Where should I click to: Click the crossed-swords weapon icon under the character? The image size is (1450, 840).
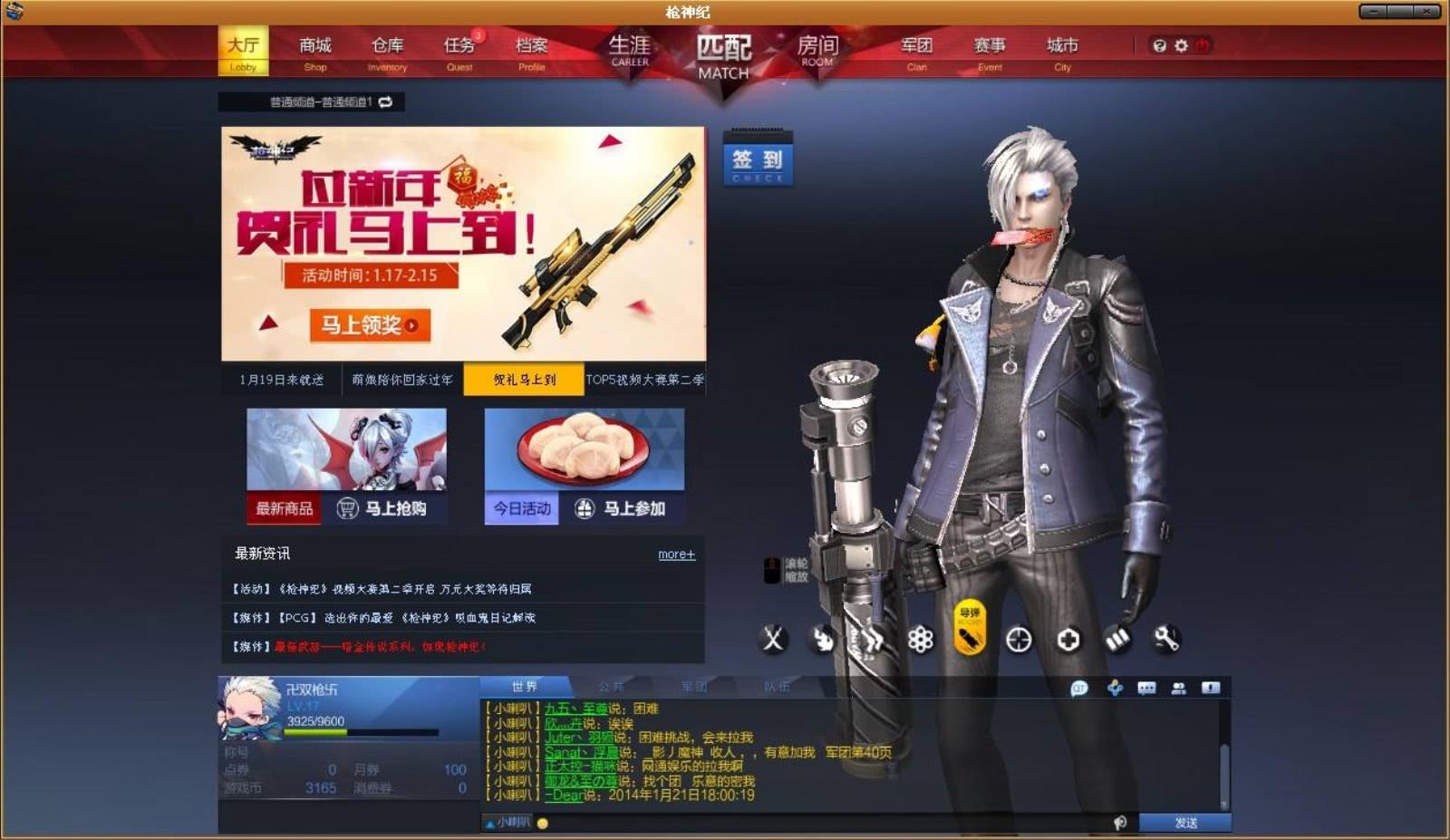tap(771, 641)
